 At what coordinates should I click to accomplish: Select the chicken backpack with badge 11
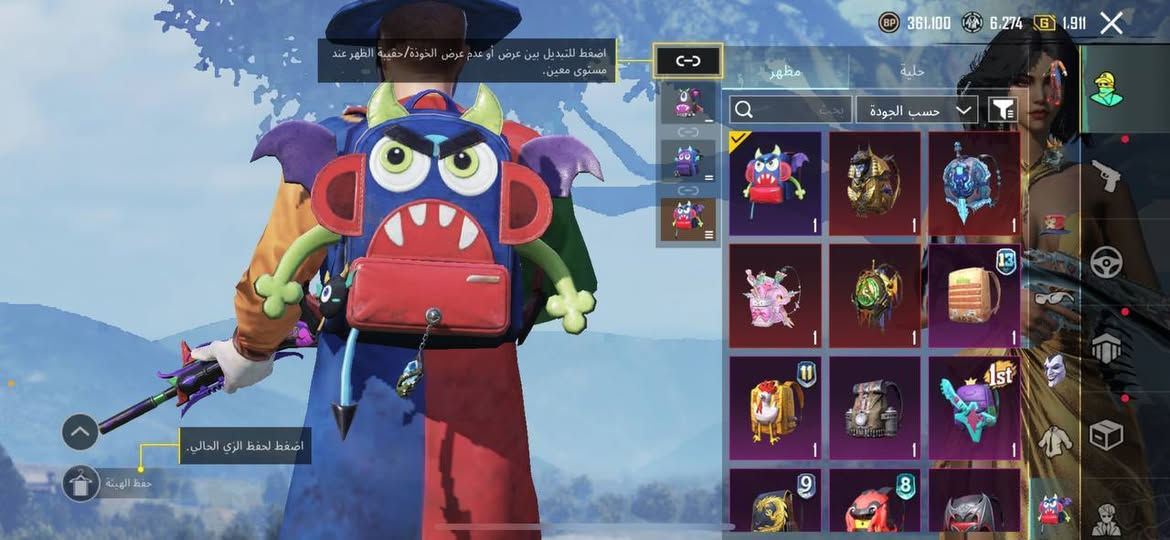(x=775, y=408)
